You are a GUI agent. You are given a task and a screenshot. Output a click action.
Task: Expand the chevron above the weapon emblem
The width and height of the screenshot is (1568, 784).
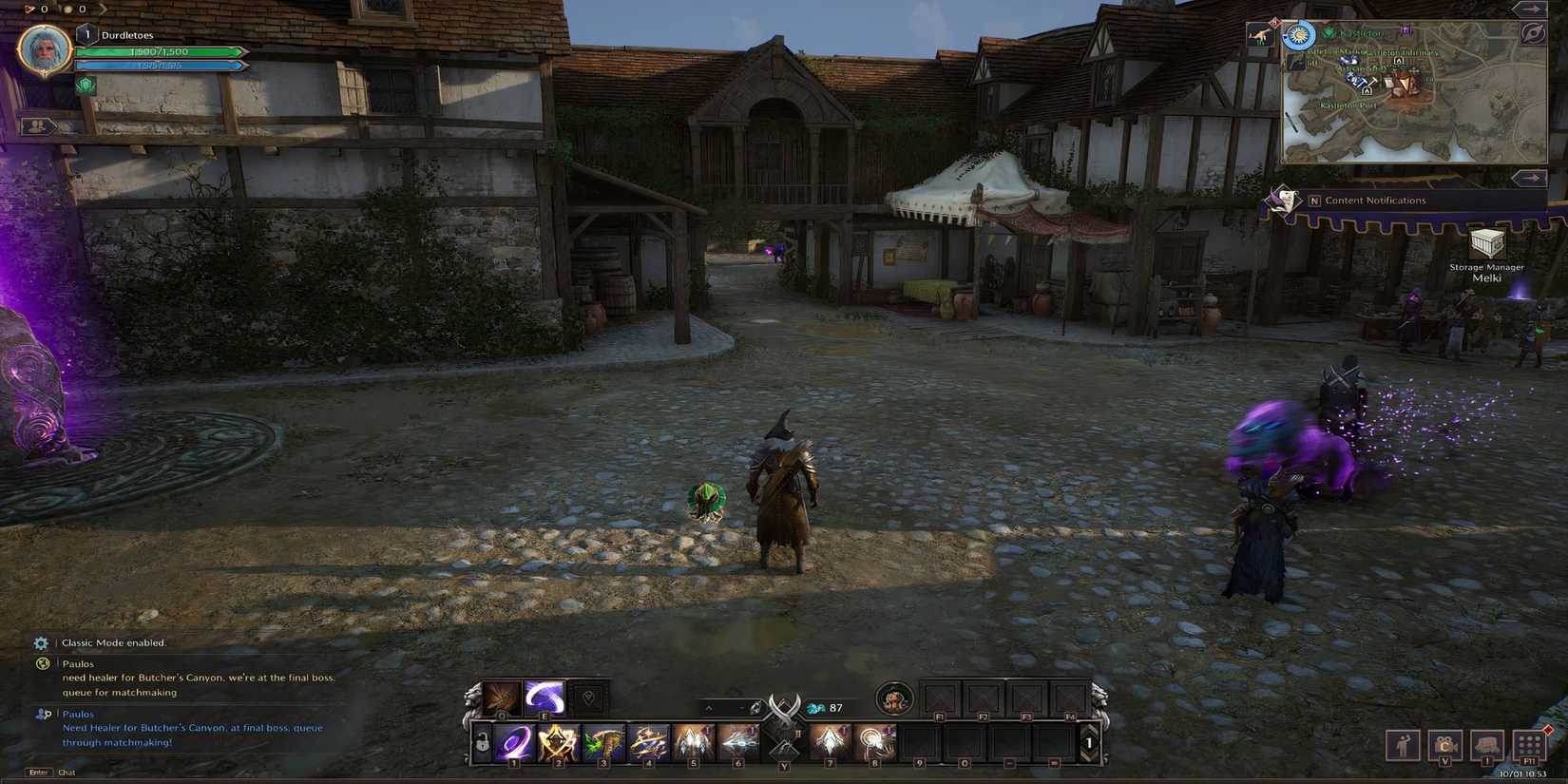coord(707,708)
